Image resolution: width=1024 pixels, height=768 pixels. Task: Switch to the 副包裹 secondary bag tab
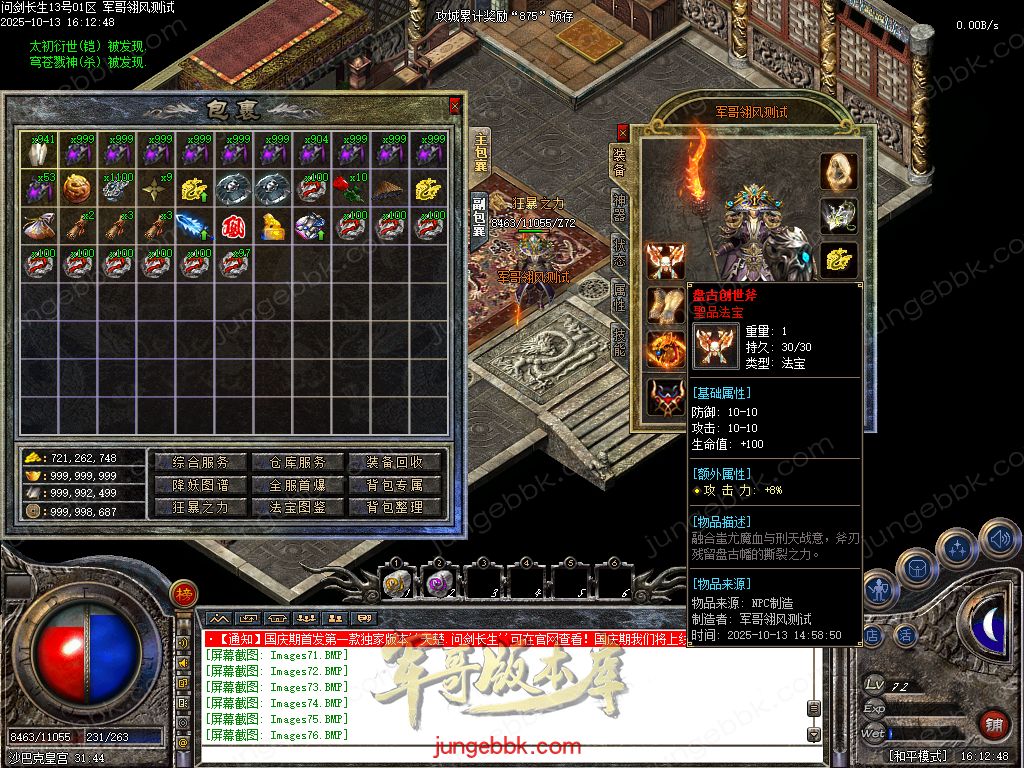[479, 216]
